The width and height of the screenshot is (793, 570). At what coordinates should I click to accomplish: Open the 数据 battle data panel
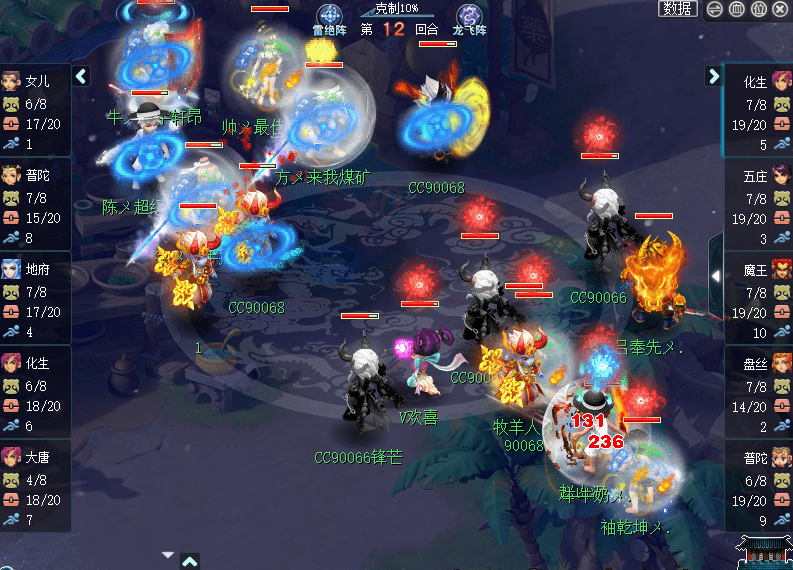tap(678, 9)
